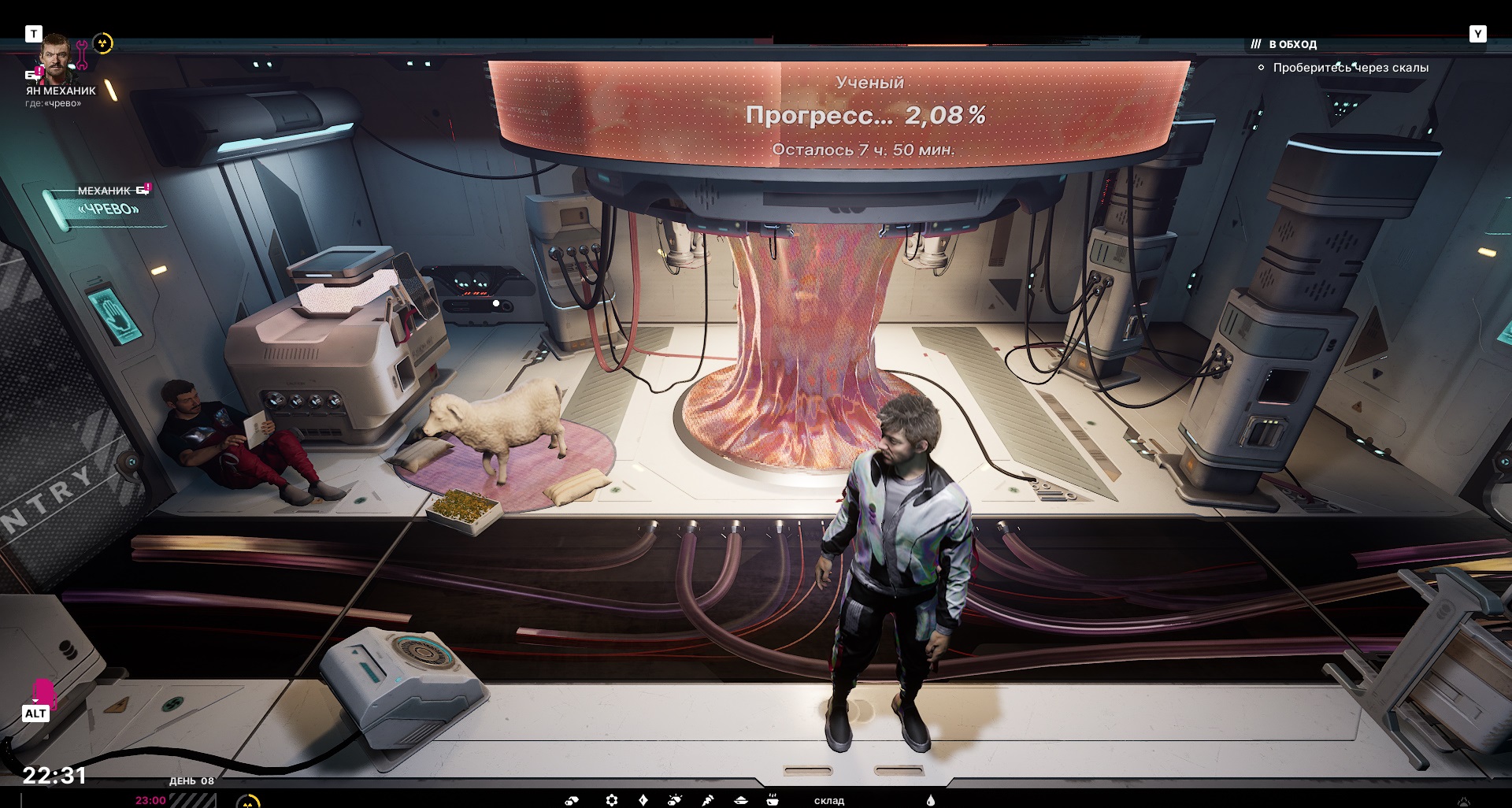Select the diamond-shaped mineral resource icon

(643, 800)
